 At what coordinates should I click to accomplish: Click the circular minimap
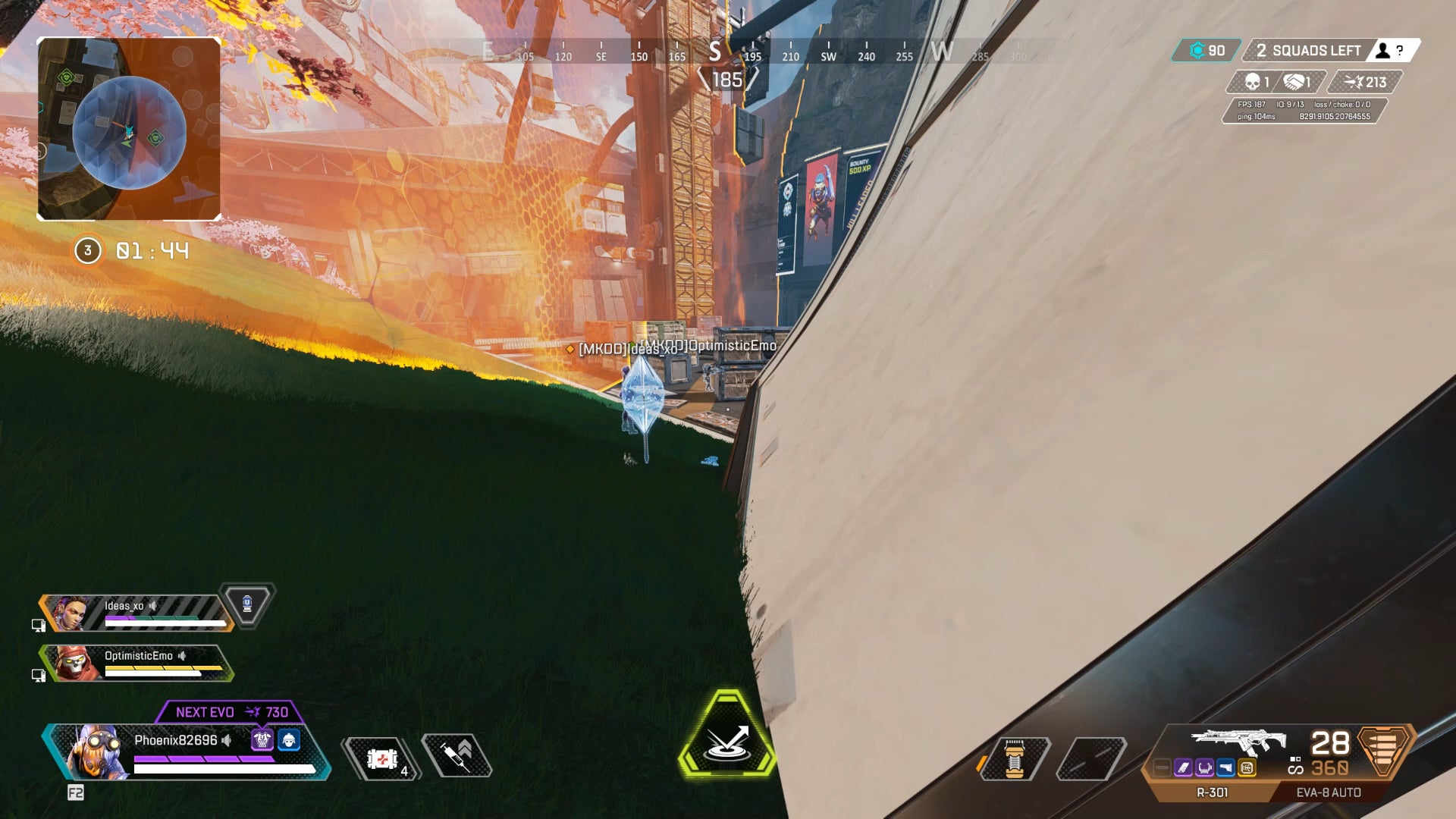pos(129,130)
